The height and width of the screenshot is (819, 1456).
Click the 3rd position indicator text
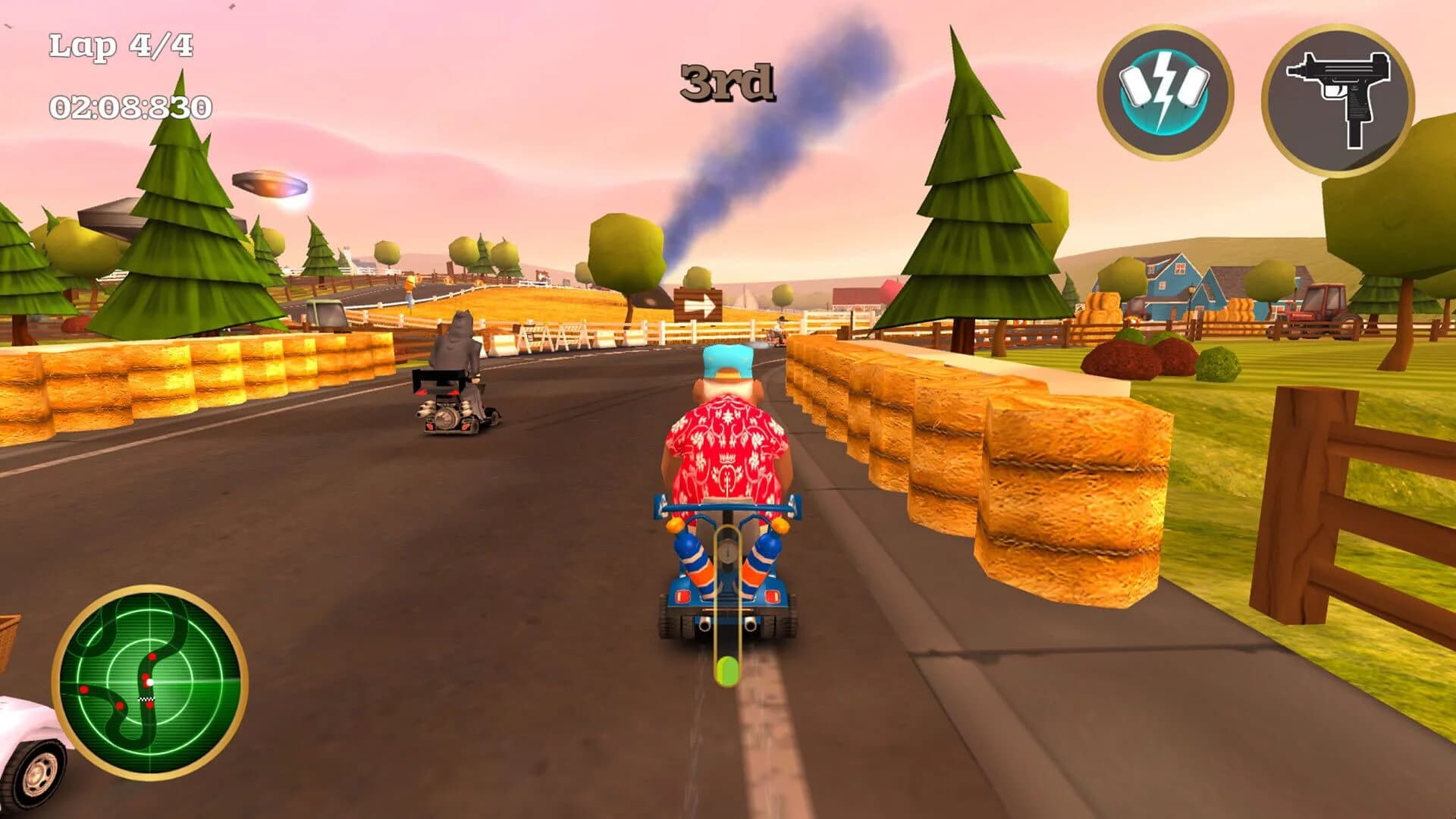point(729,80)
